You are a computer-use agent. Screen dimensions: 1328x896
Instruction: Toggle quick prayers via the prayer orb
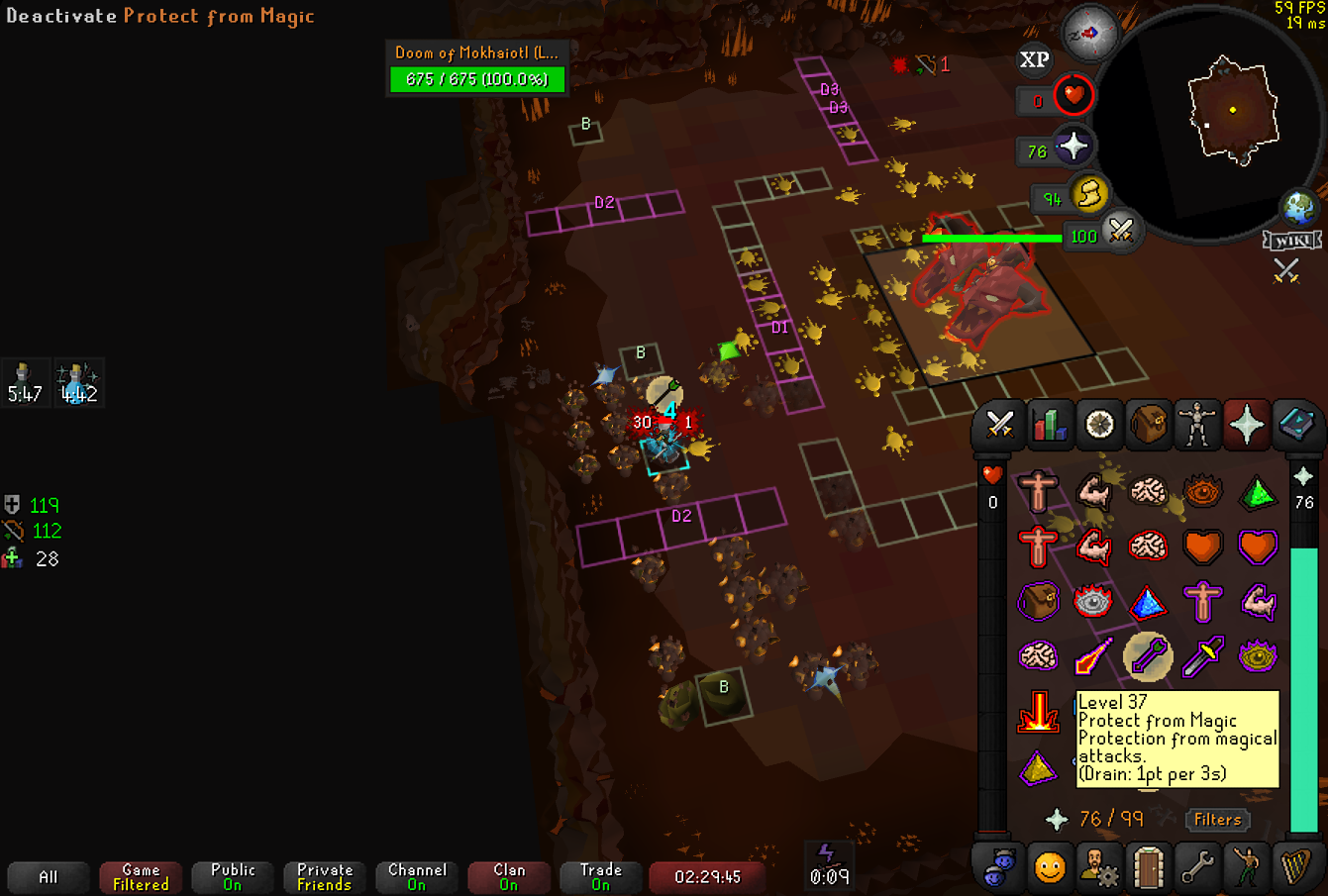click(1073, 148)
